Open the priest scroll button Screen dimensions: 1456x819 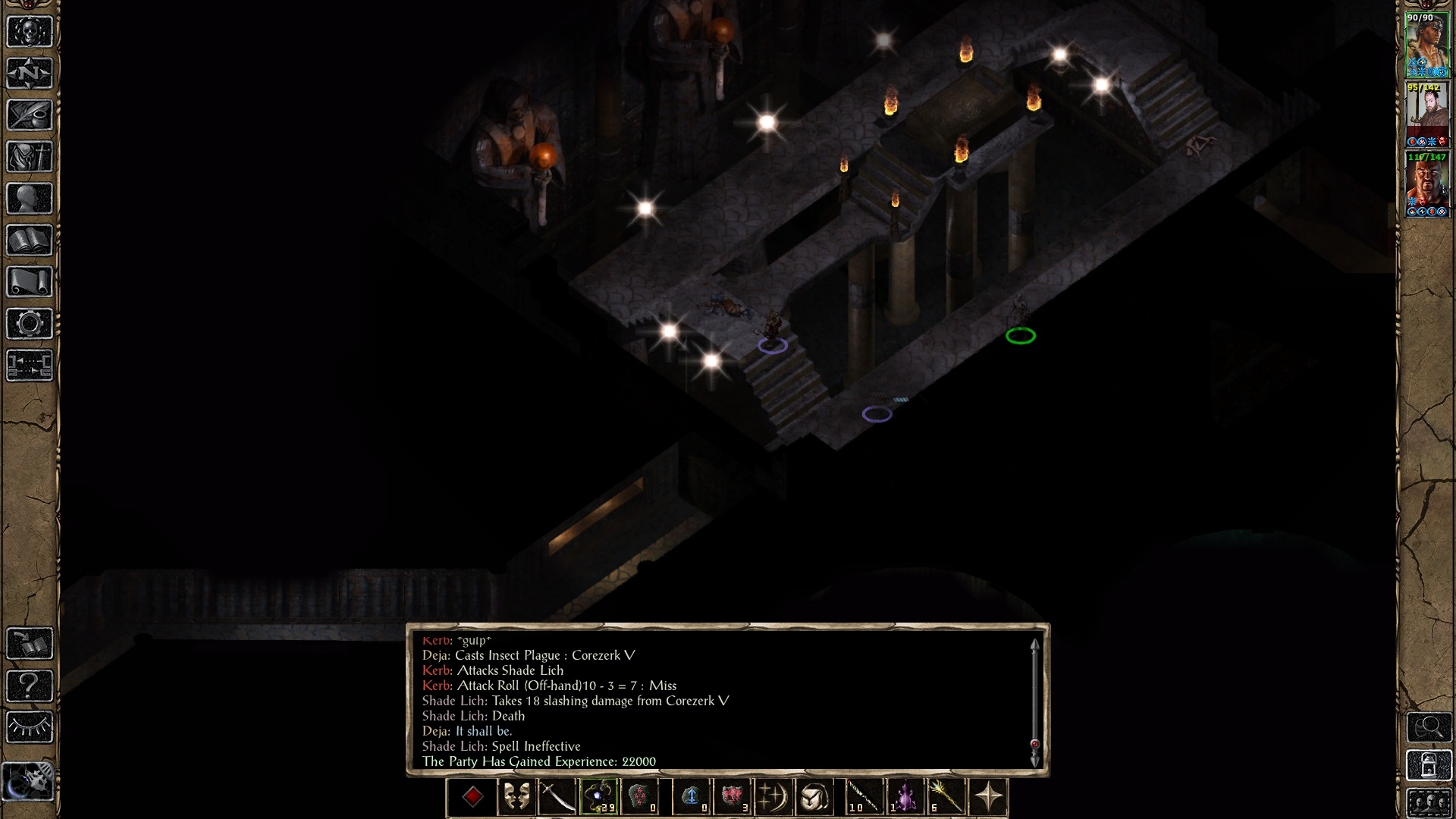click(x=30, y=282)
